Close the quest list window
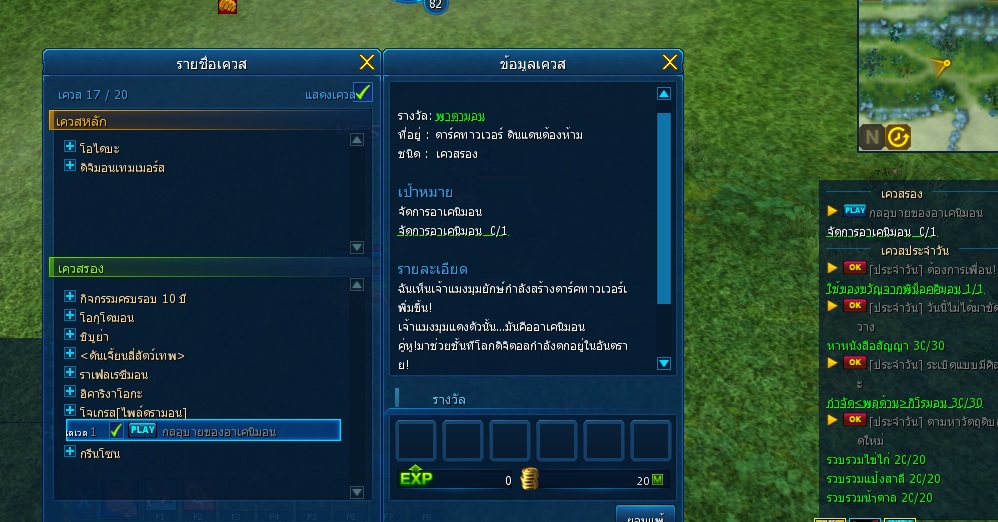The width and height of the screenshot is (998, 522). coord(367,62)
